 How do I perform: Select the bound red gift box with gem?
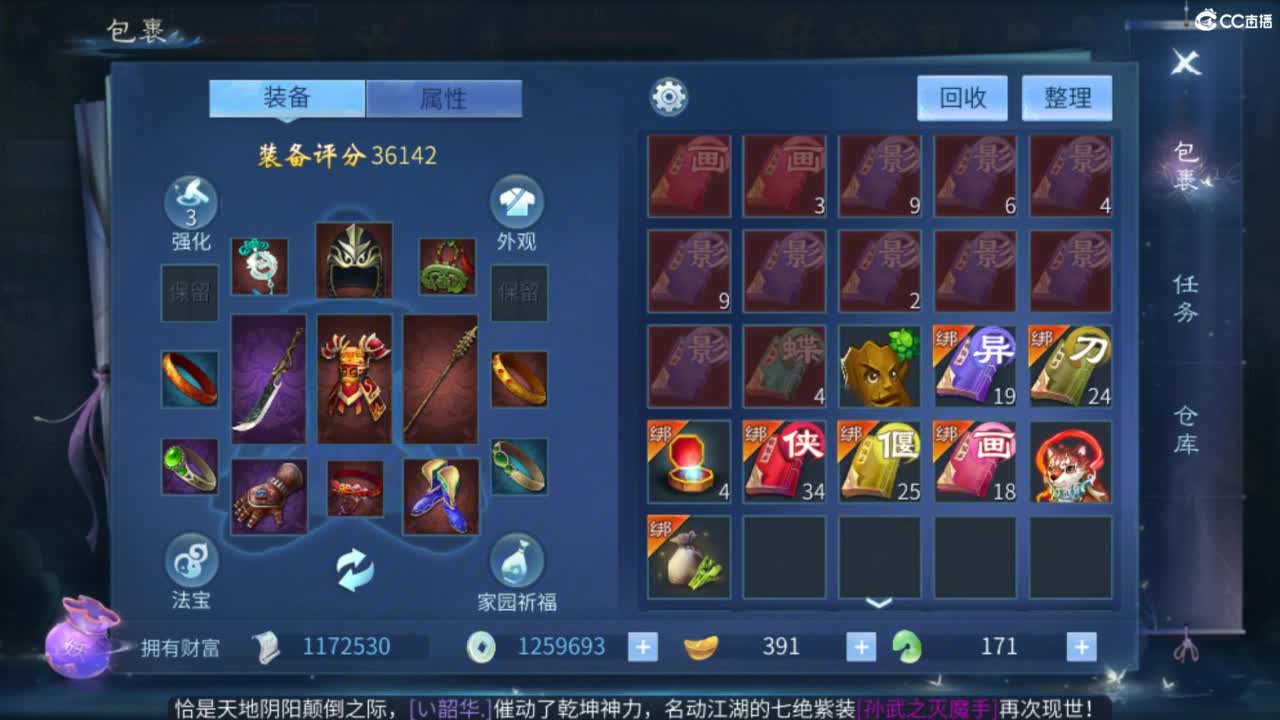[x=688, y=463]
